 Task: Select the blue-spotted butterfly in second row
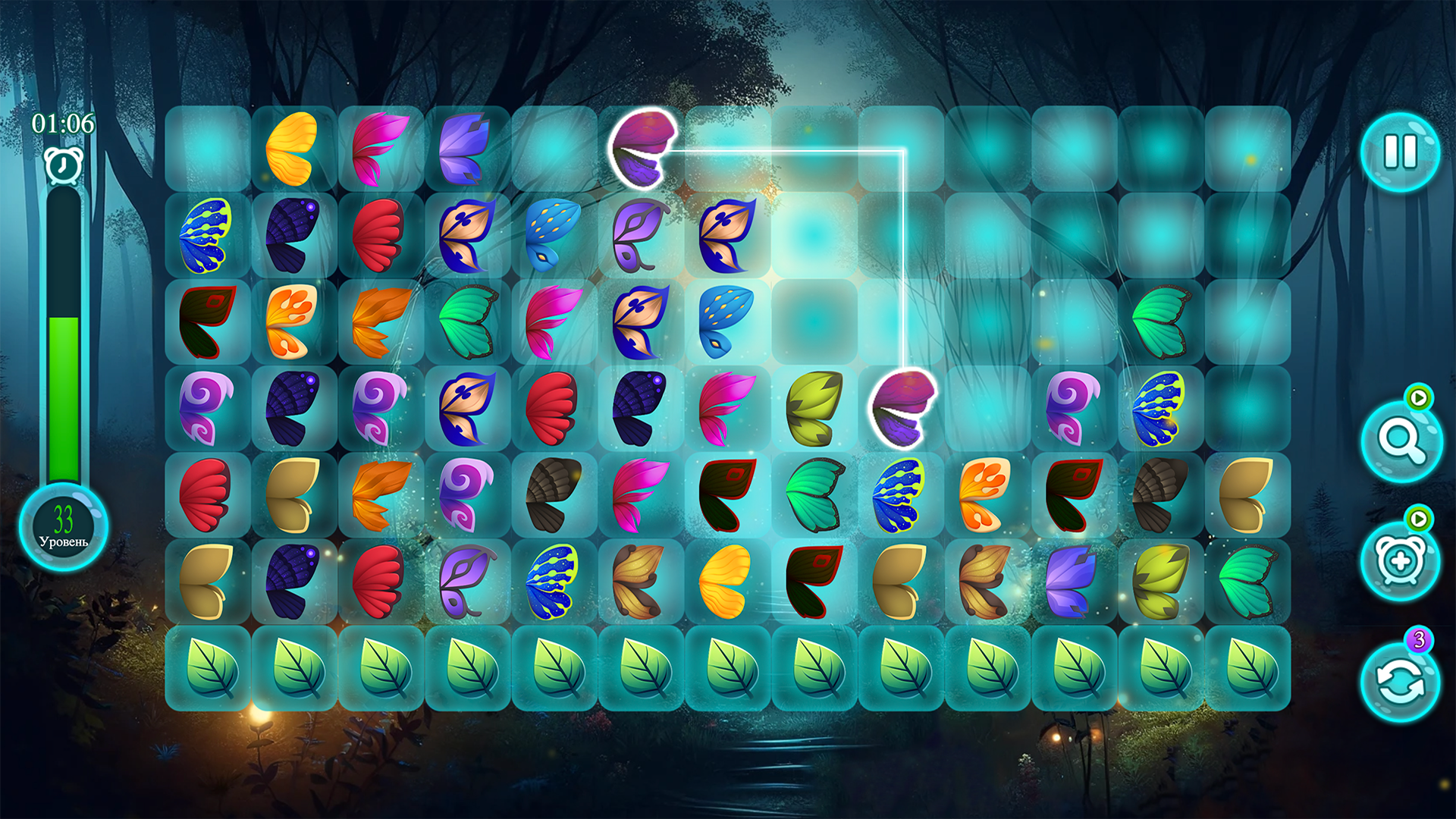(554, 235)
